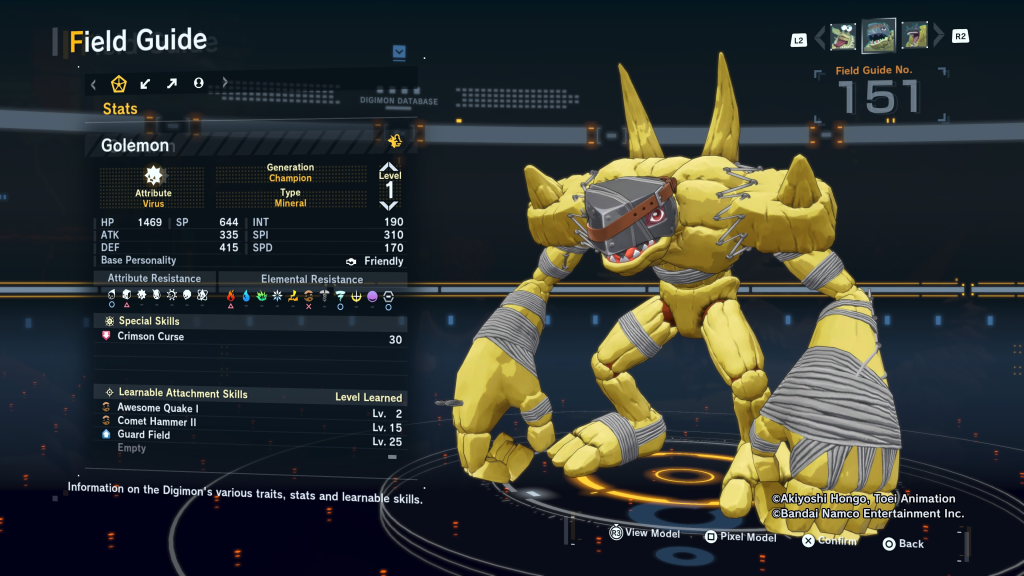Click the right arrow after the portraits
This screenshot has height=576, width=1024.
tap(938, 38)
